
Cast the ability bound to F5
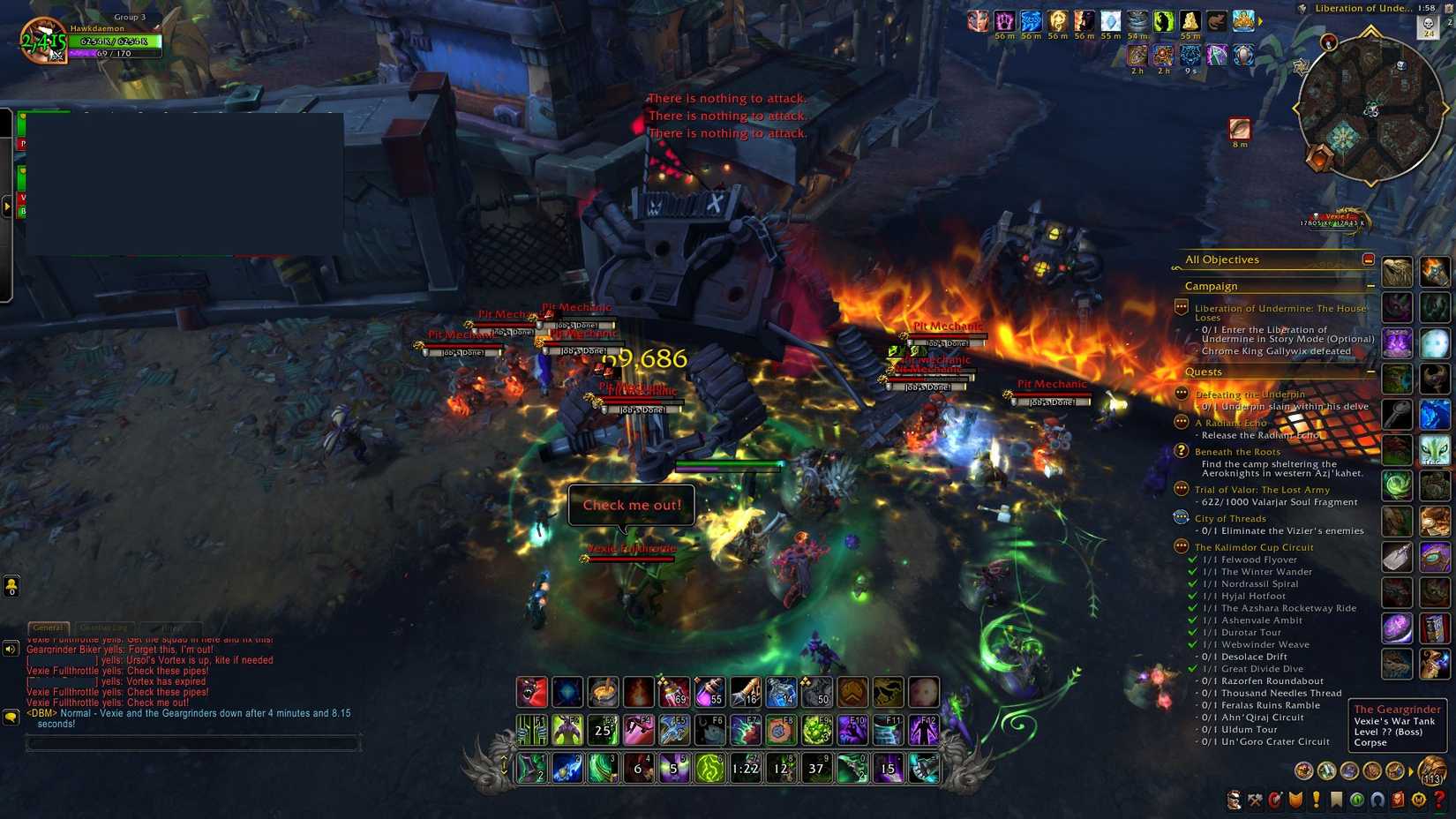coord(673,729)
